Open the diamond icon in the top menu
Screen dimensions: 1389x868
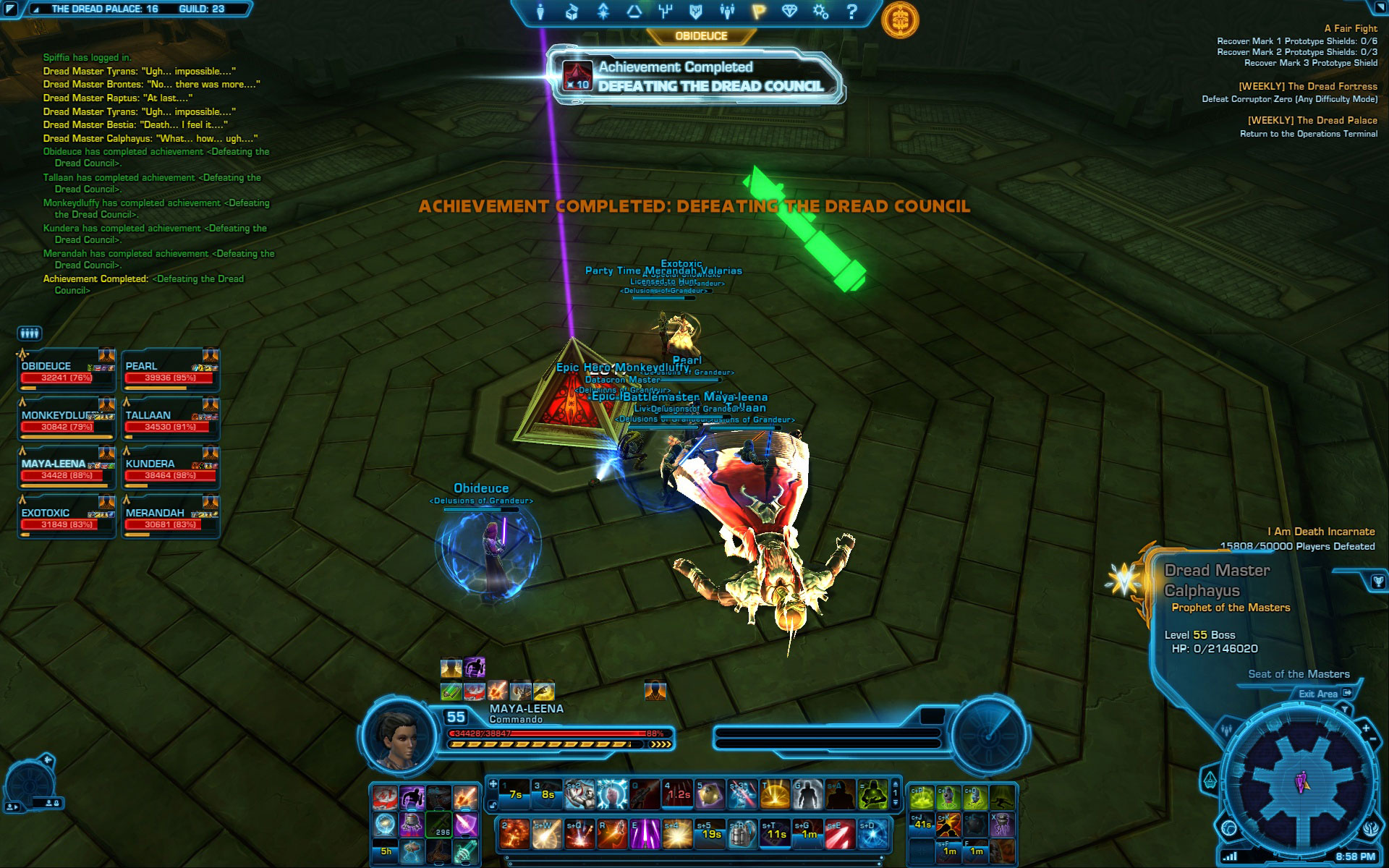[x=789, y=12]
